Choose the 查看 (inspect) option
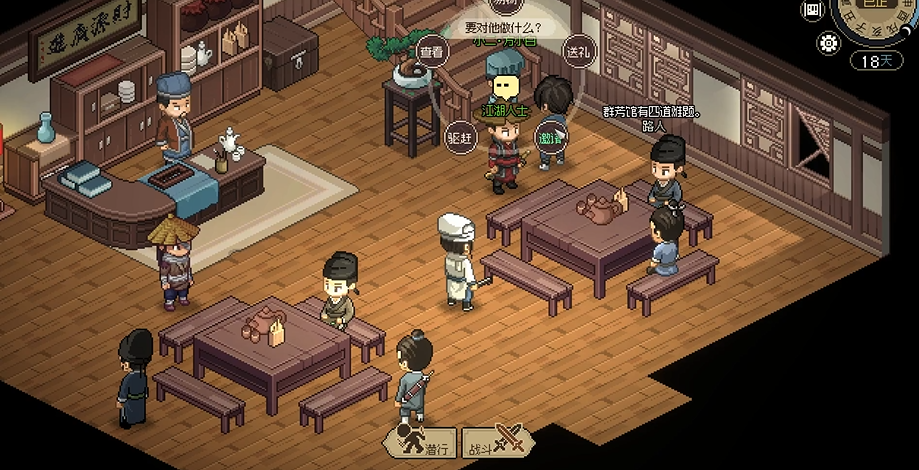Screen dimensions: 919x470 pyautogui.click(x=431, y=52)
